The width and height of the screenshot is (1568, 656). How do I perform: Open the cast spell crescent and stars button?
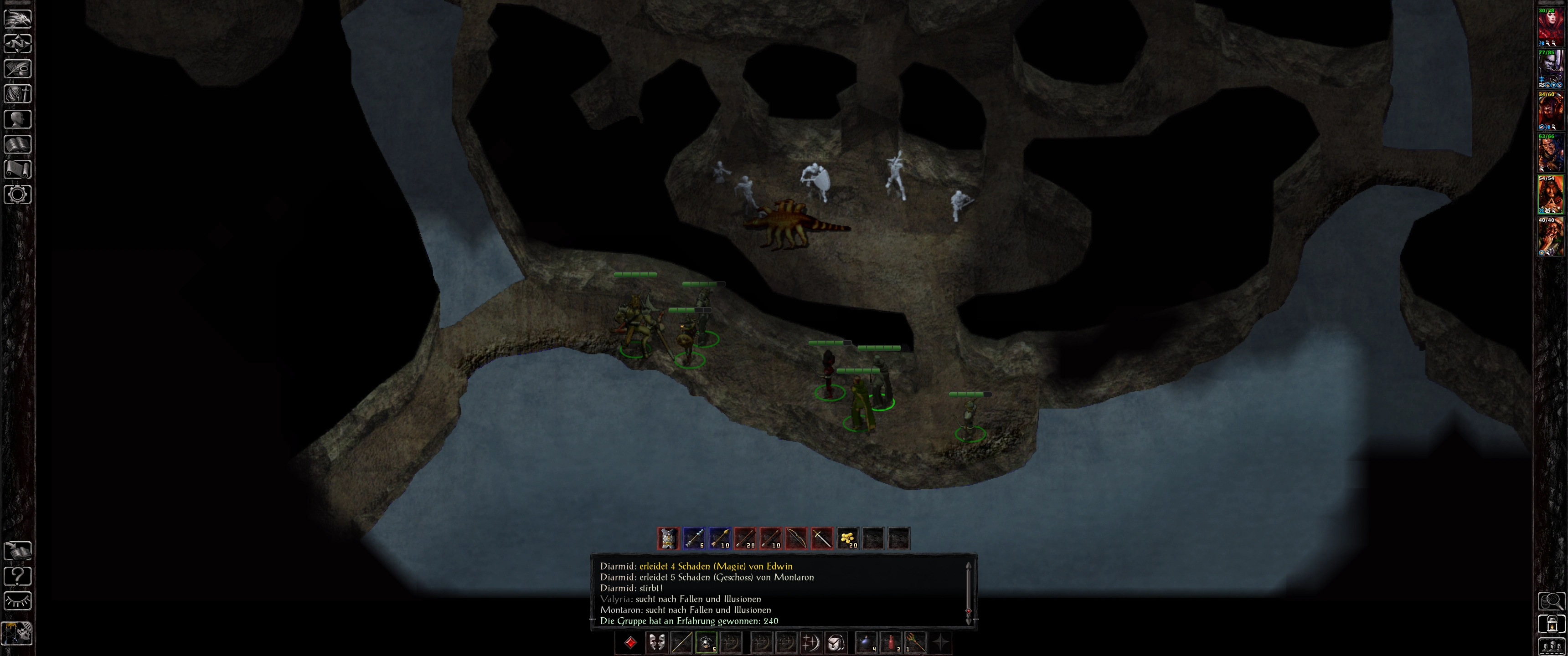coord(811,643)
